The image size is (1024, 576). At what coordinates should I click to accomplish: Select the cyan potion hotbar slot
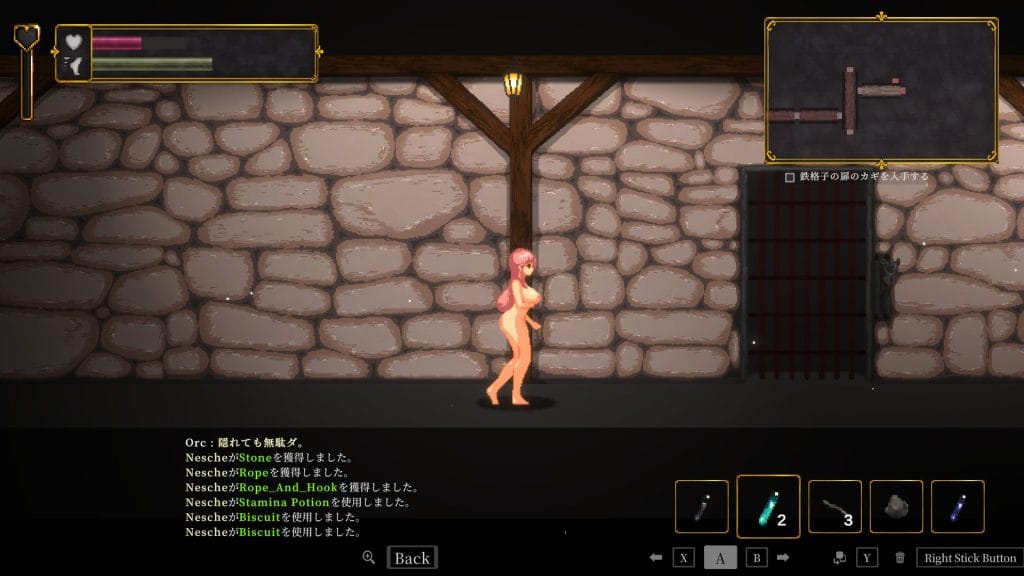(x=768, y=506)
